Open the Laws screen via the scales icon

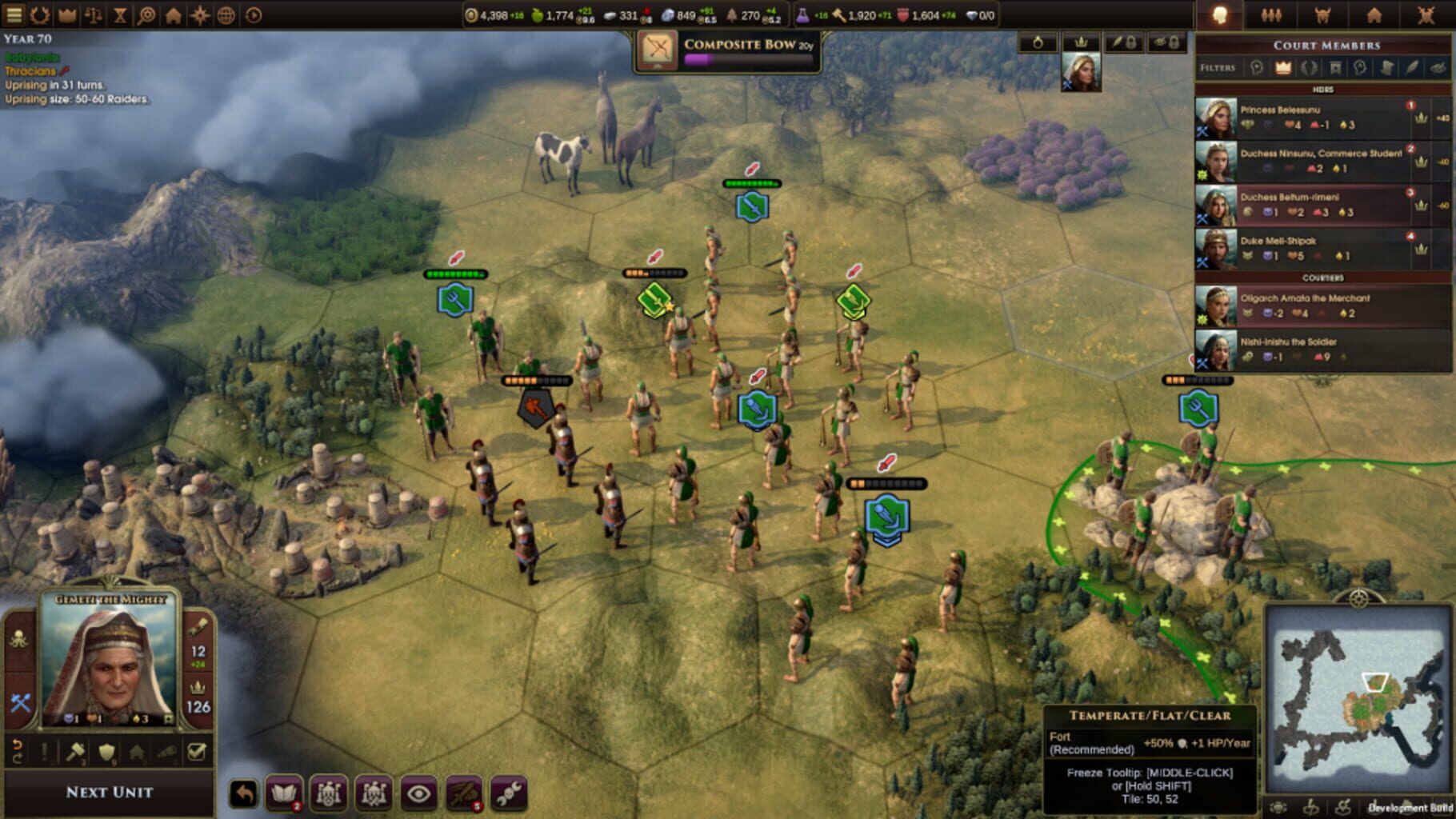tap(94, 14)
